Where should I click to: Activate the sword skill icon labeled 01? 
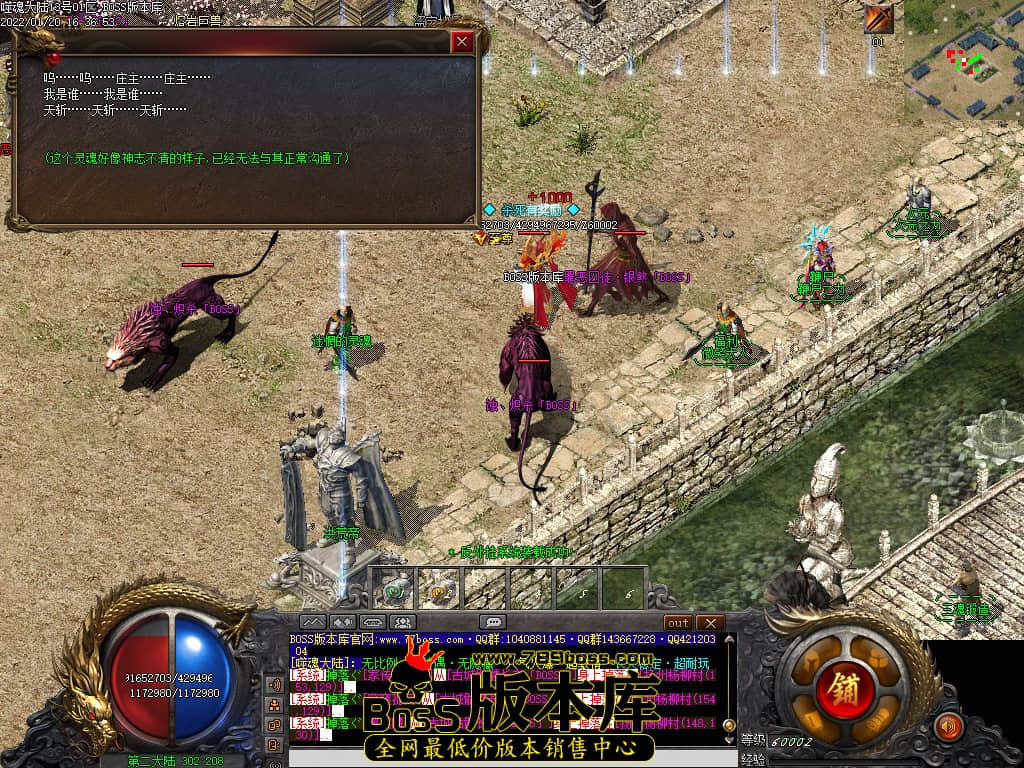880,20
